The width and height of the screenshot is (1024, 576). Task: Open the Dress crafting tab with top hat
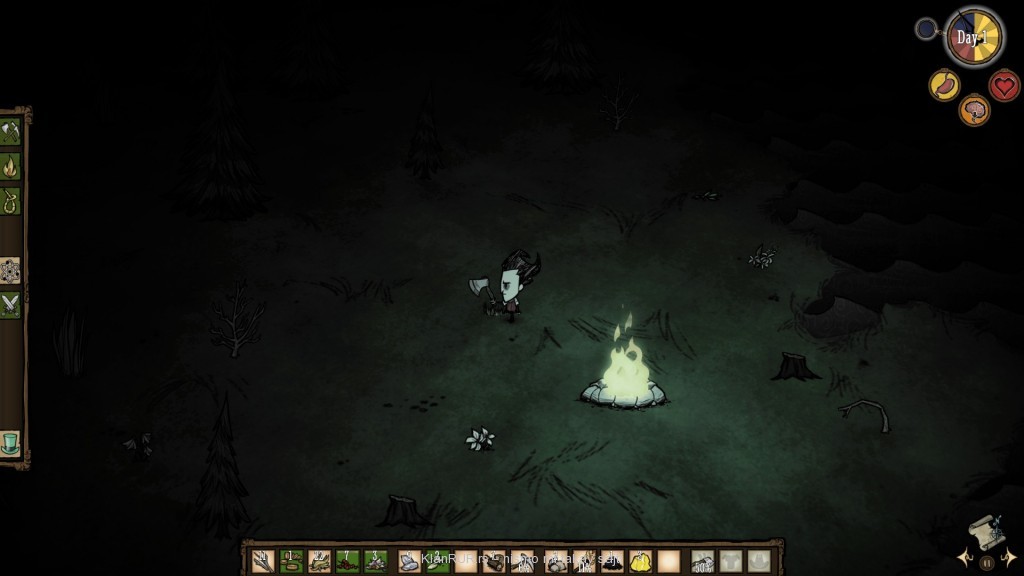coord(11,442)
